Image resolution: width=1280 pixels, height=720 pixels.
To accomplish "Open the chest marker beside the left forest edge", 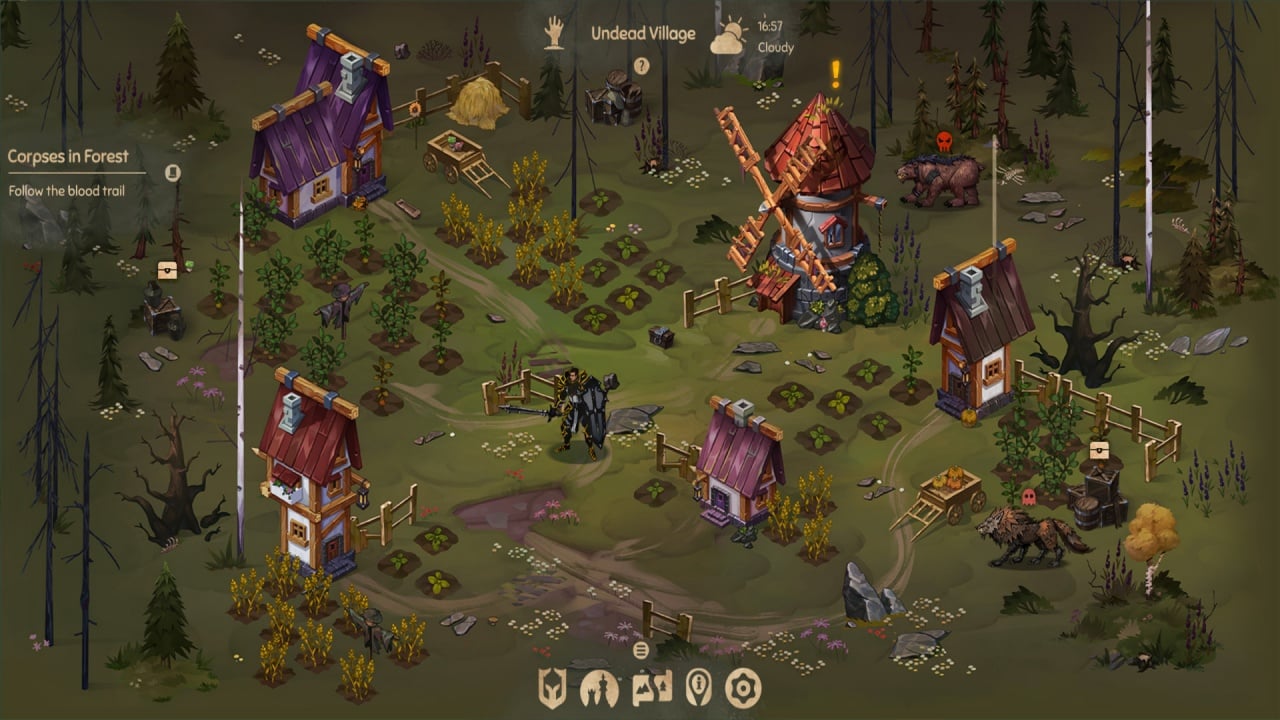I will 167,270.
